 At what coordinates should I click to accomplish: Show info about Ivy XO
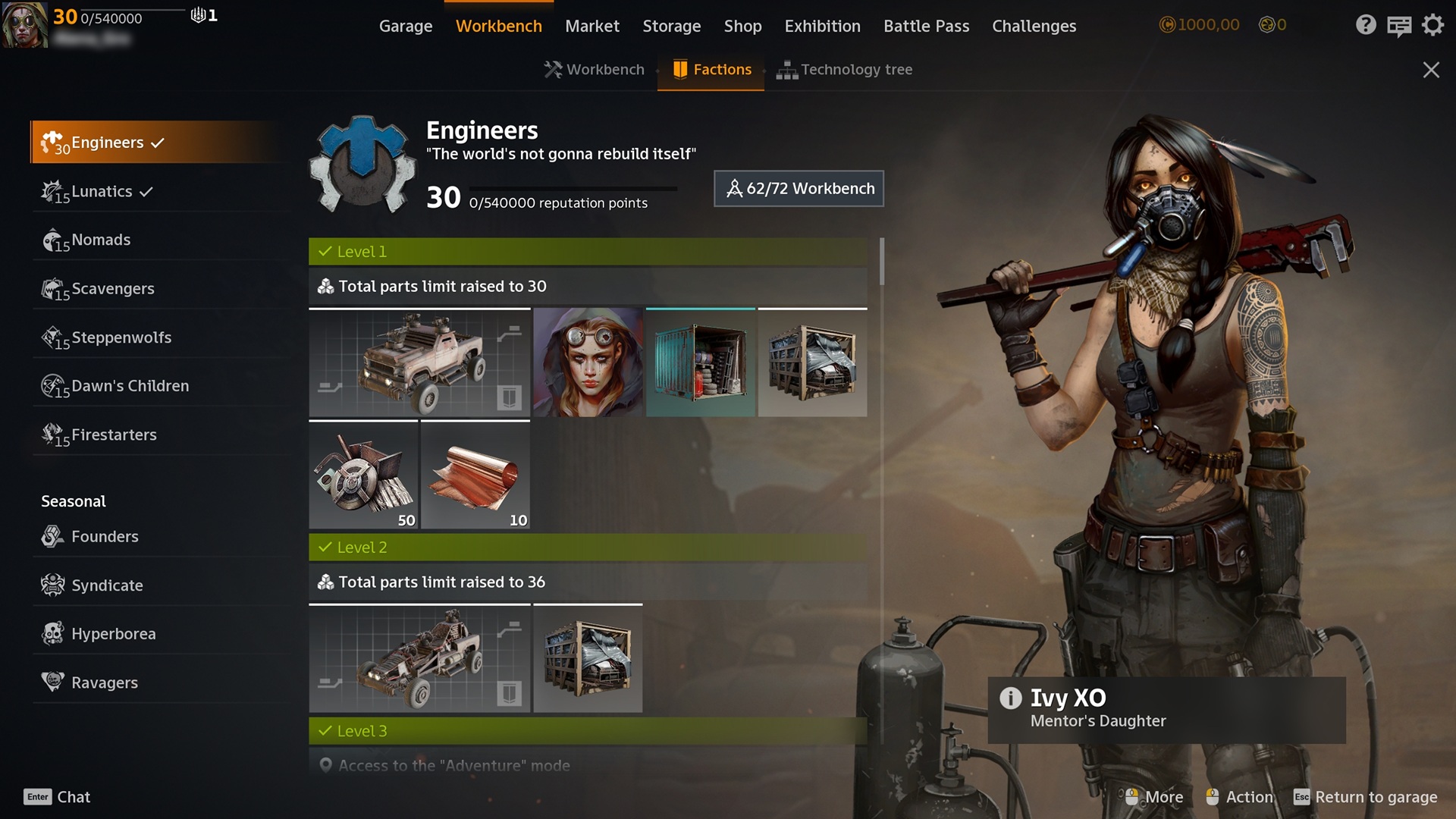click(x=1010, y=698)
